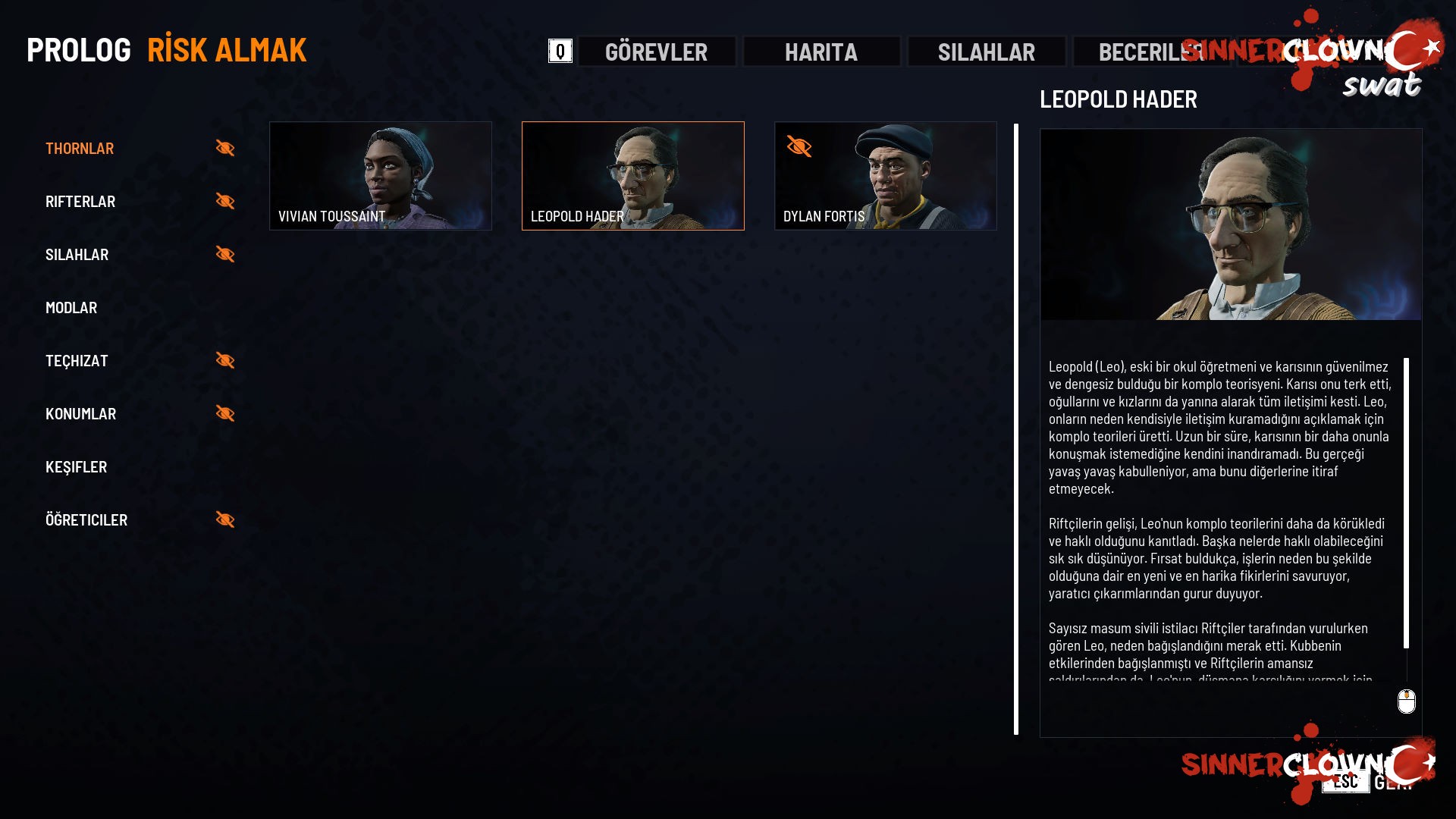Open the Modlar category

tap(71, 308)
